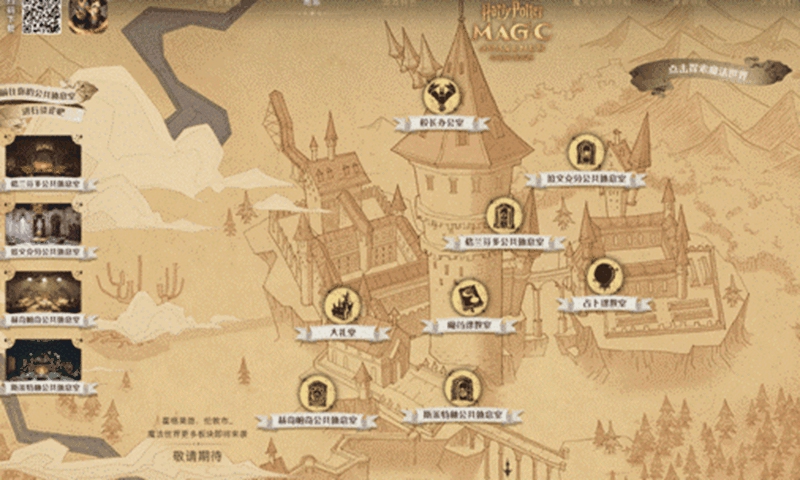This screenshot has width=800, height=480.
Task: Choose the Slytherin common room sidebar thumbnail
Action: pyautogui.click(x=43, y=359)
